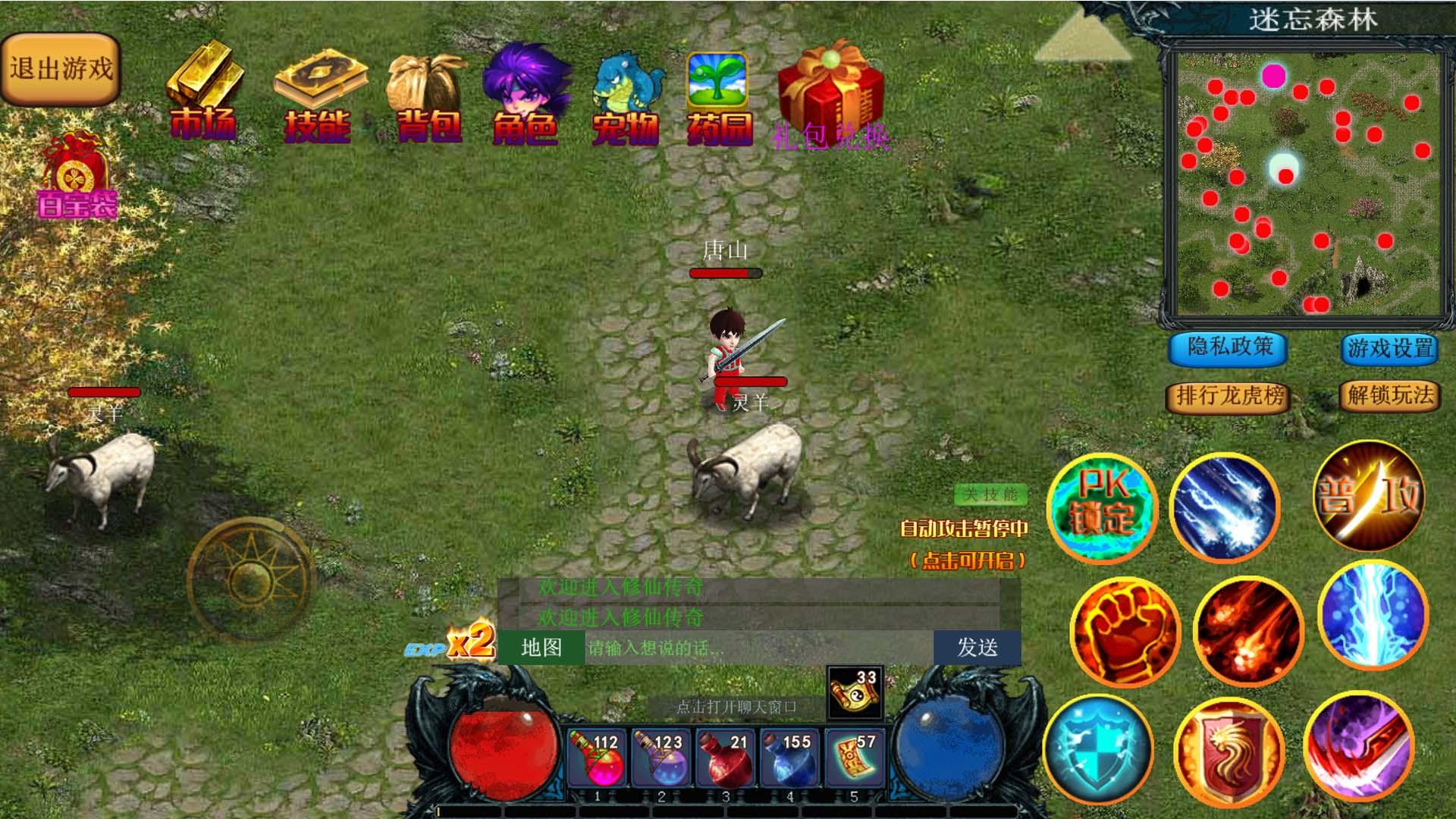Show the 角色 character sheet

(526, 95)
